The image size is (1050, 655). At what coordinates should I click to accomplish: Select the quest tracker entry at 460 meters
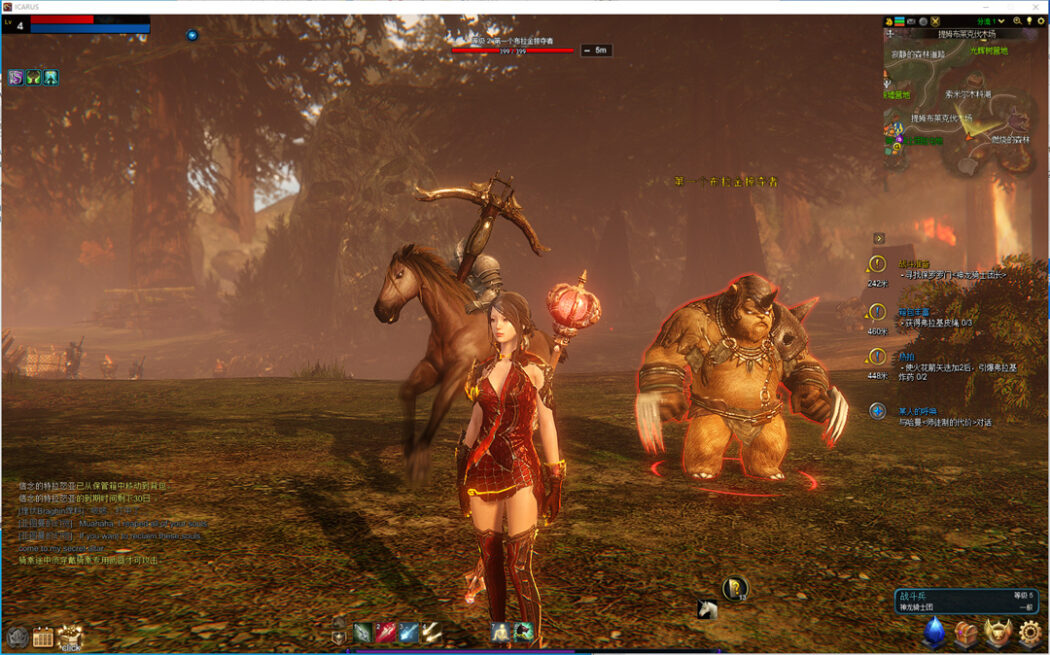point(877,311)
